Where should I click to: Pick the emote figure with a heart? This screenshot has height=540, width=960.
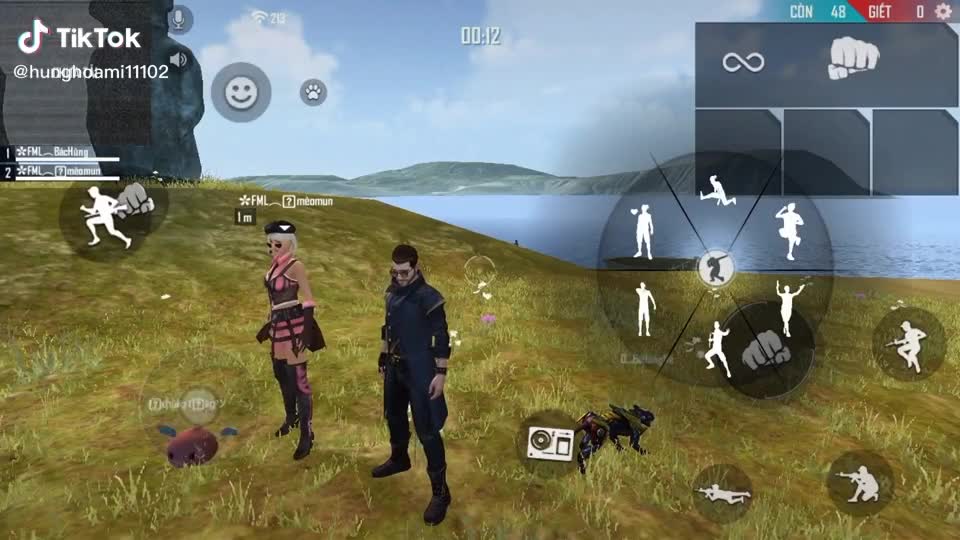click(642, 230)
